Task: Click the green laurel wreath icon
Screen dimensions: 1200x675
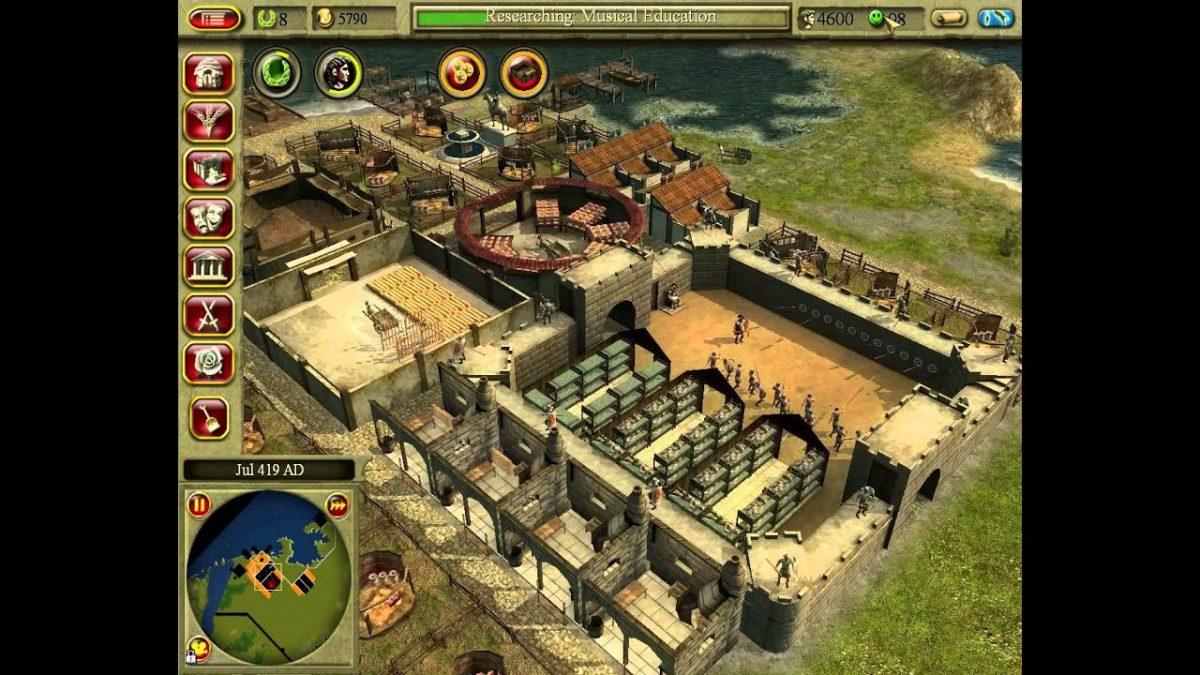Action: (x=276, y=71)
